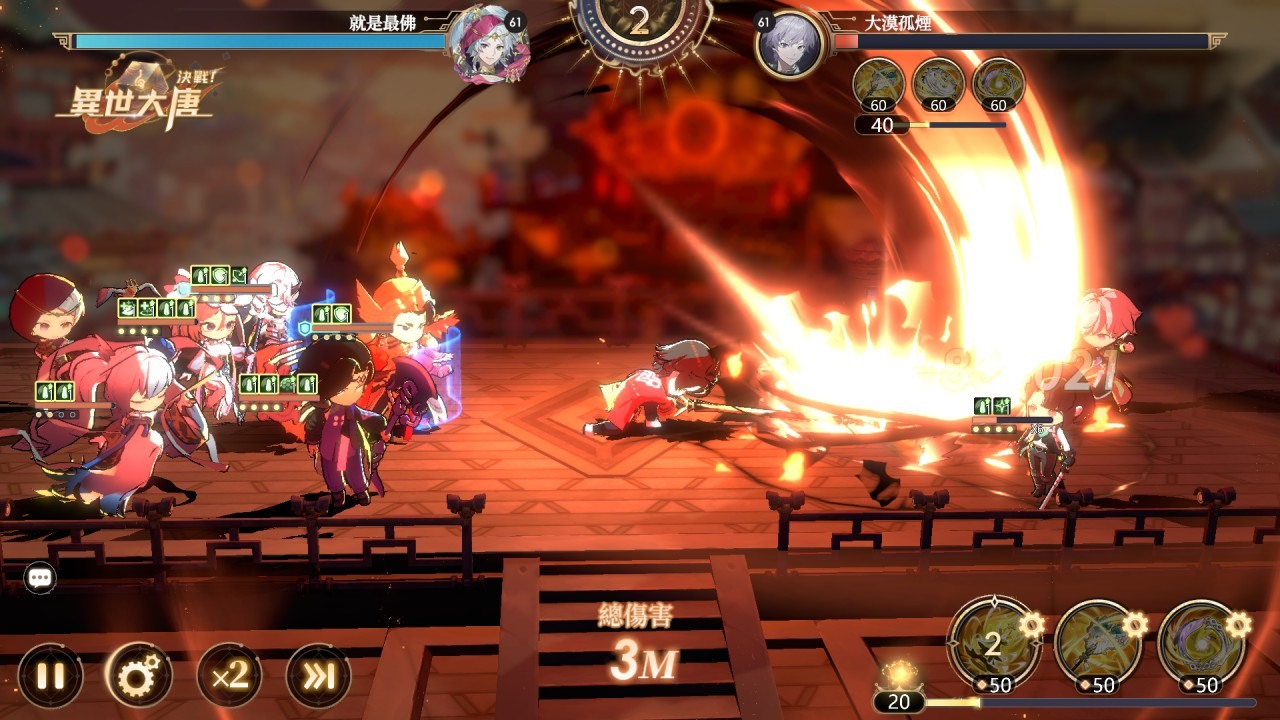View the opponent avatar for 大漠孤煙

point(789,44)
